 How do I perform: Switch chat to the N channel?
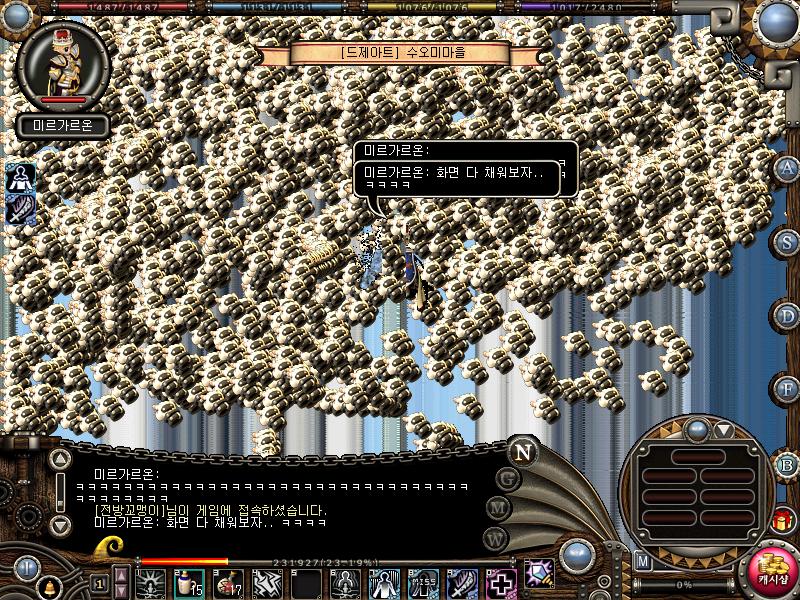coord(522,451)
